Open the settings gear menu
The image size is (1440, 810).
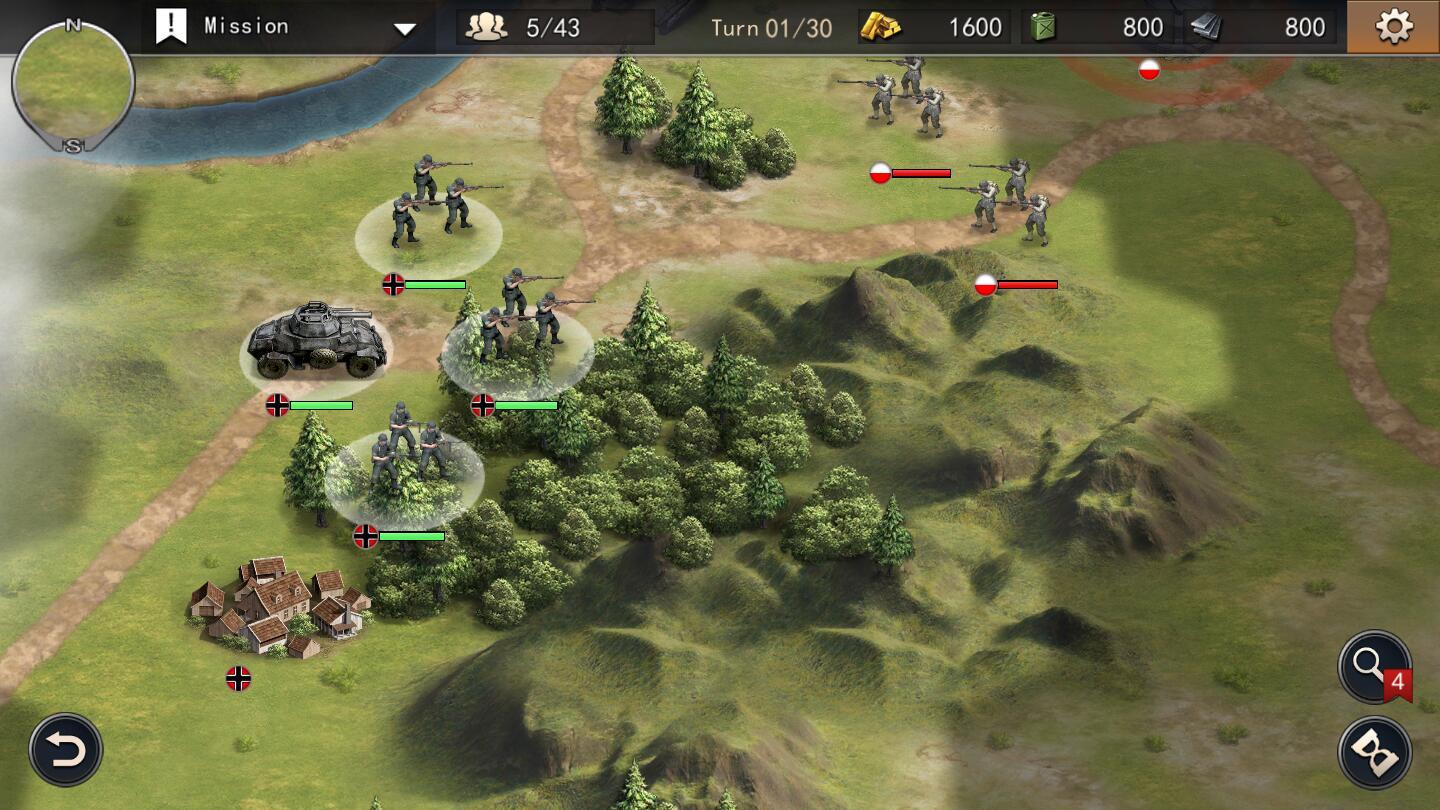click(x=1393, y=27)
